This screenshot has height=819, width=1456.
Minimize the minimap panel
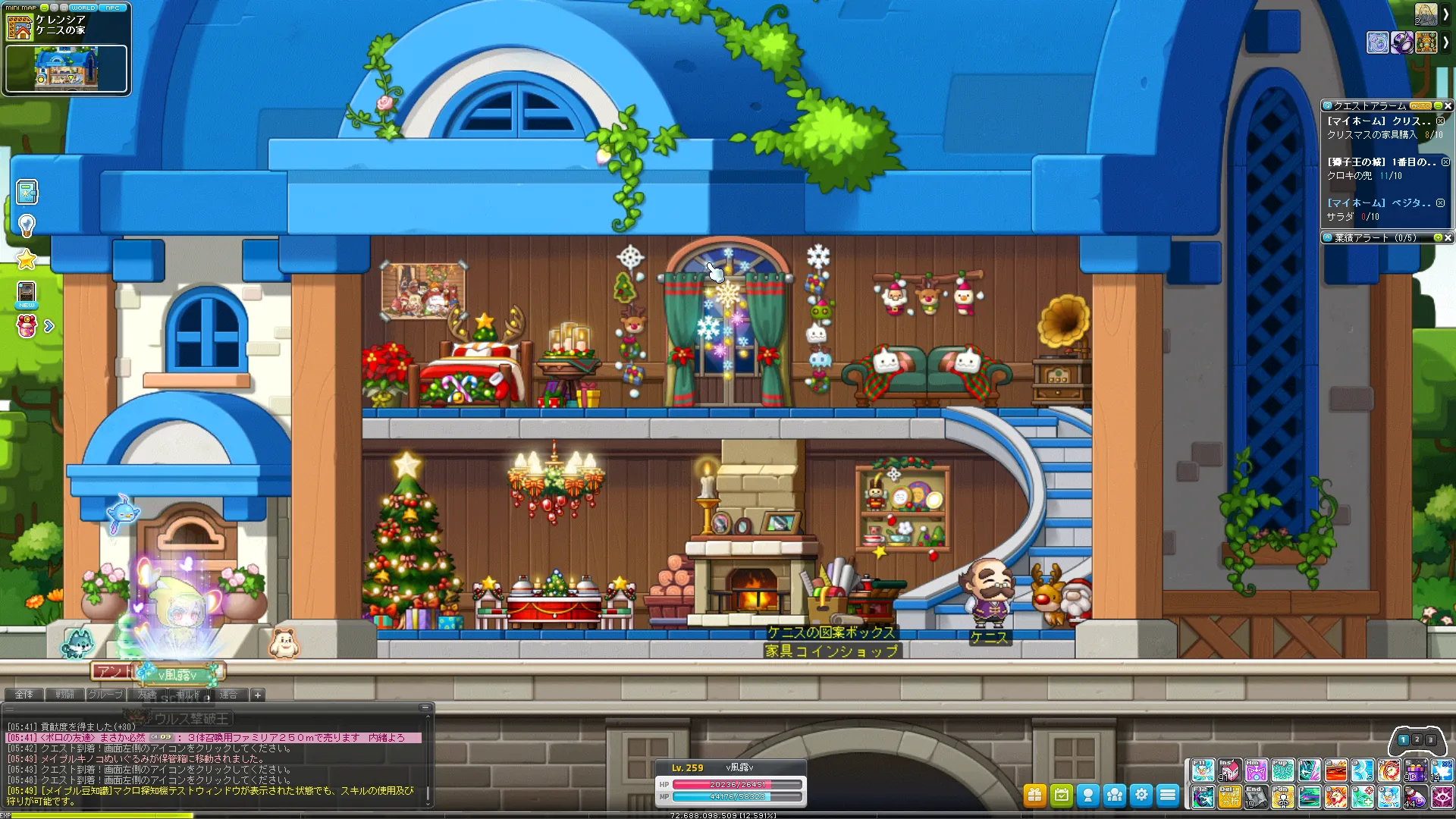tap(45, 8)
